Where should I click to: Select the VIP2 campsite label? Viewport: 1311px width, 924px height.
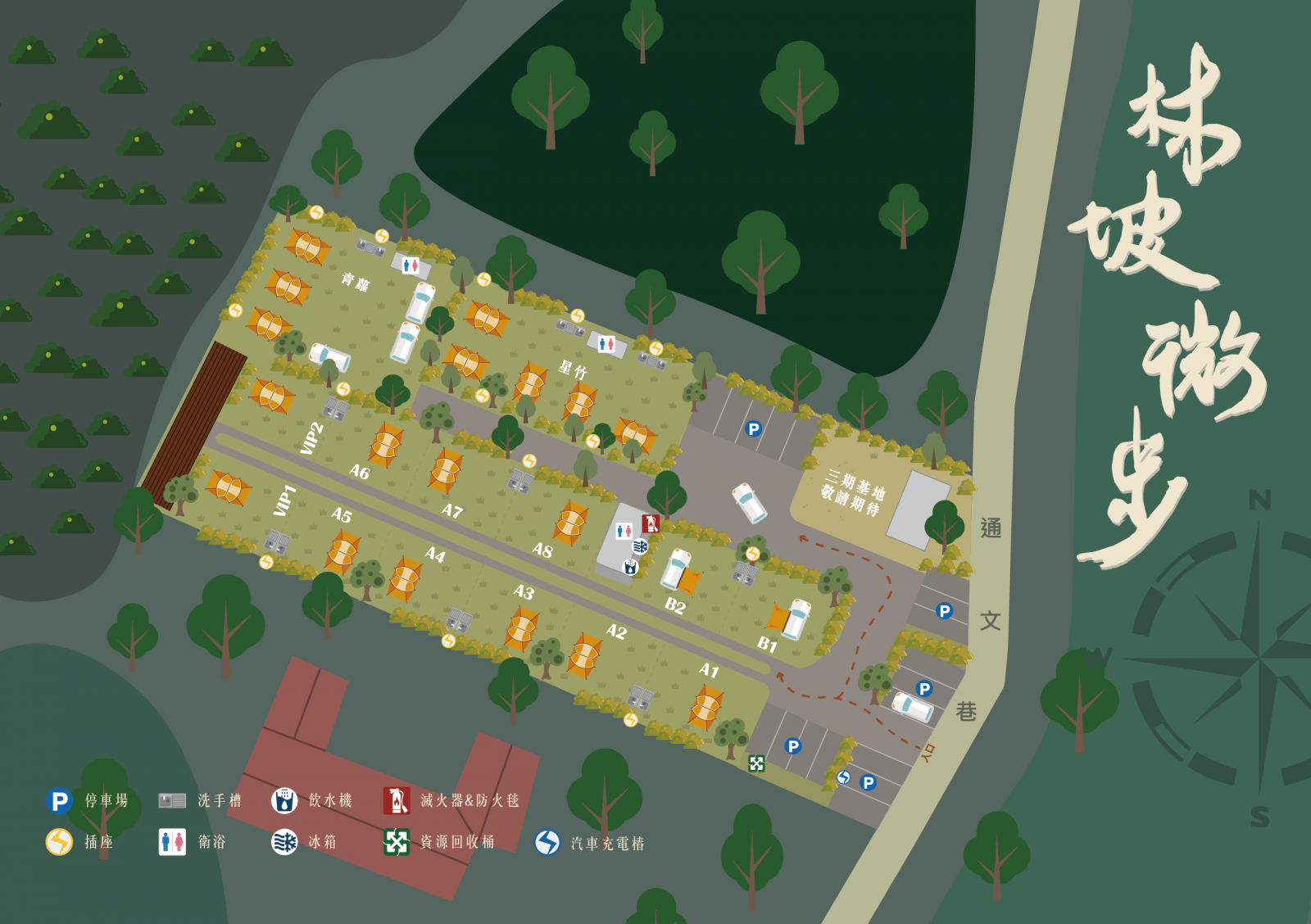pos(312,438)
